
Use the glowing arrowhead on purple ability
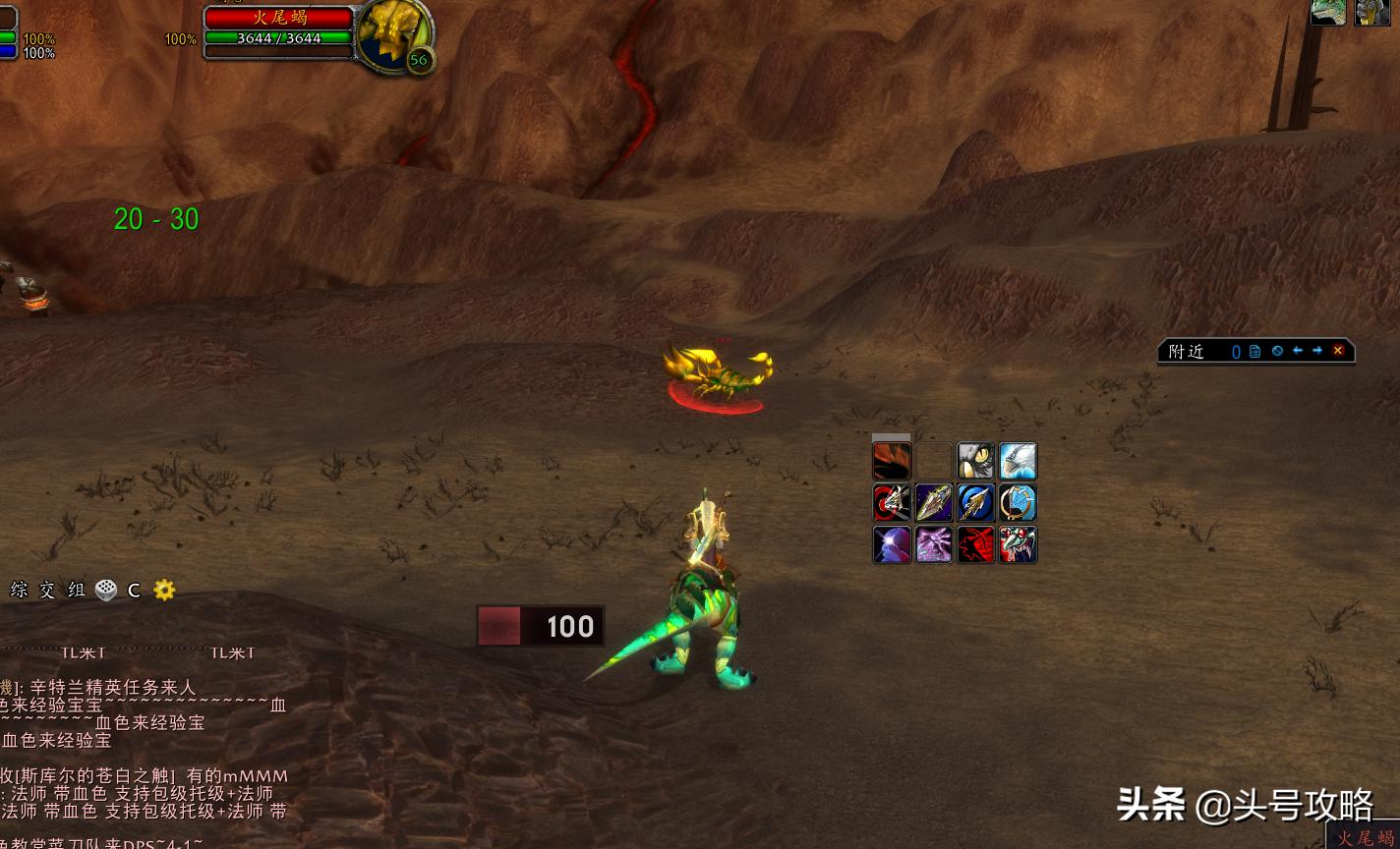pyautogui.click(x=934, y=503)
